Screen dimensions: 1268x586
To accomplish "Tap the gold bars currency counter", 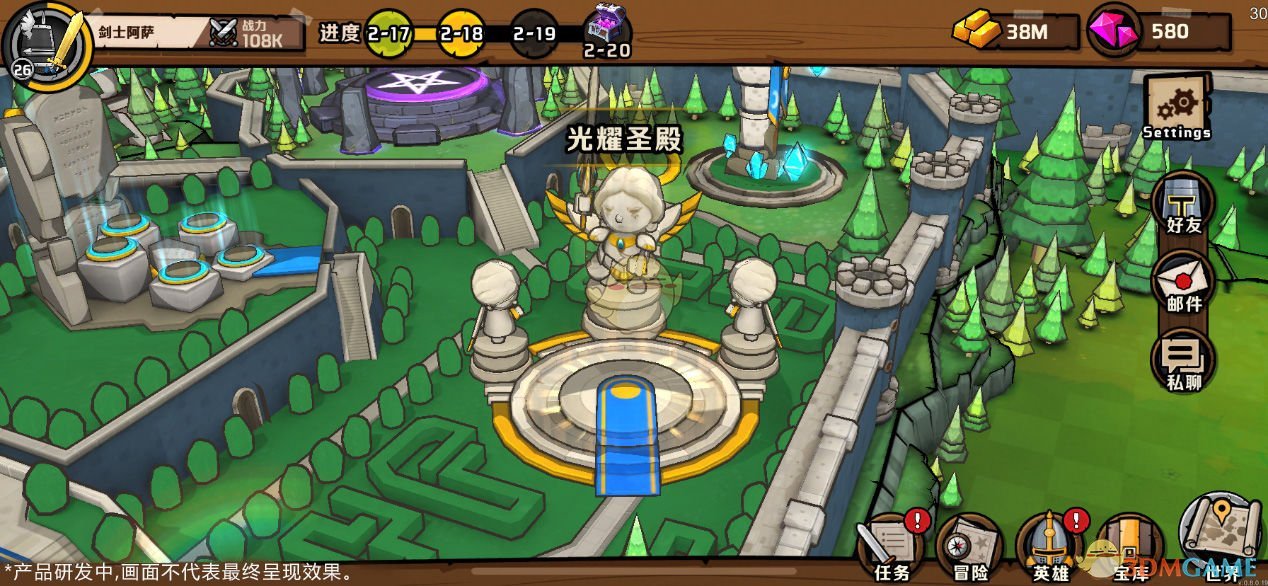I will [1014, 31].
